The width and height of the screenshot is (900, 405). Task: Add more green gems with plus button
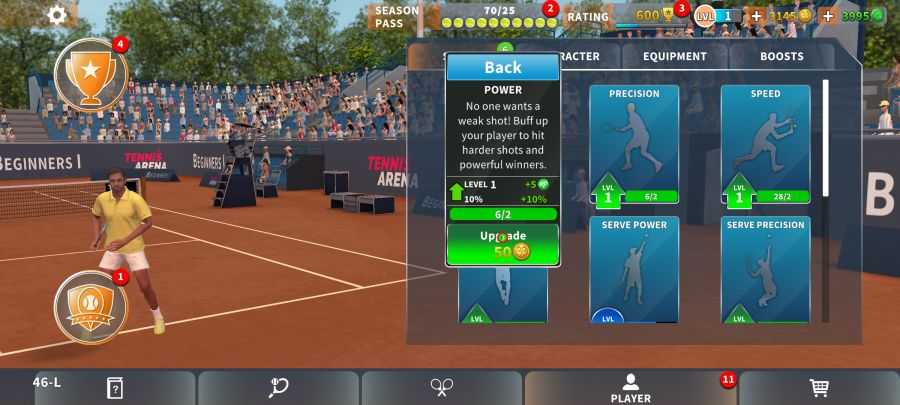pos(828,16)
